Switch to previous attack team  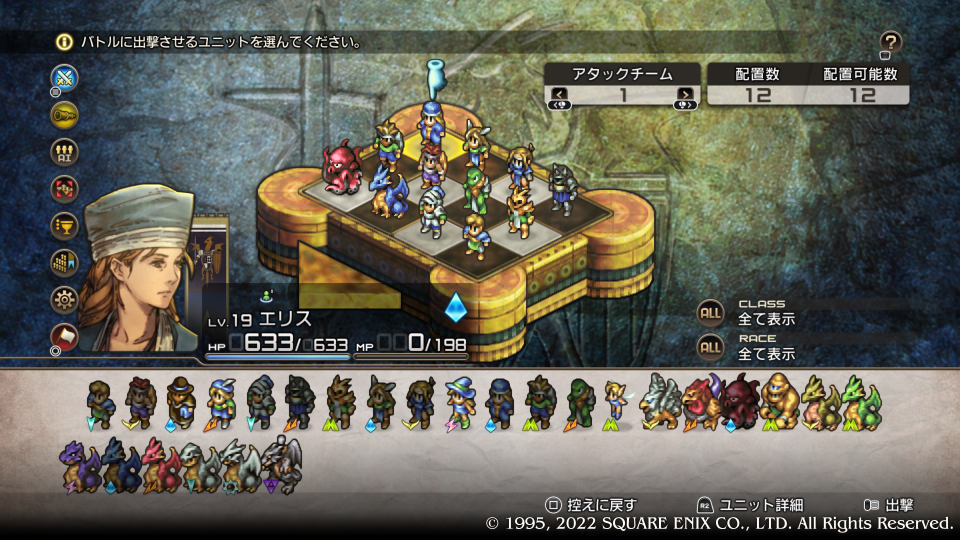558,96
